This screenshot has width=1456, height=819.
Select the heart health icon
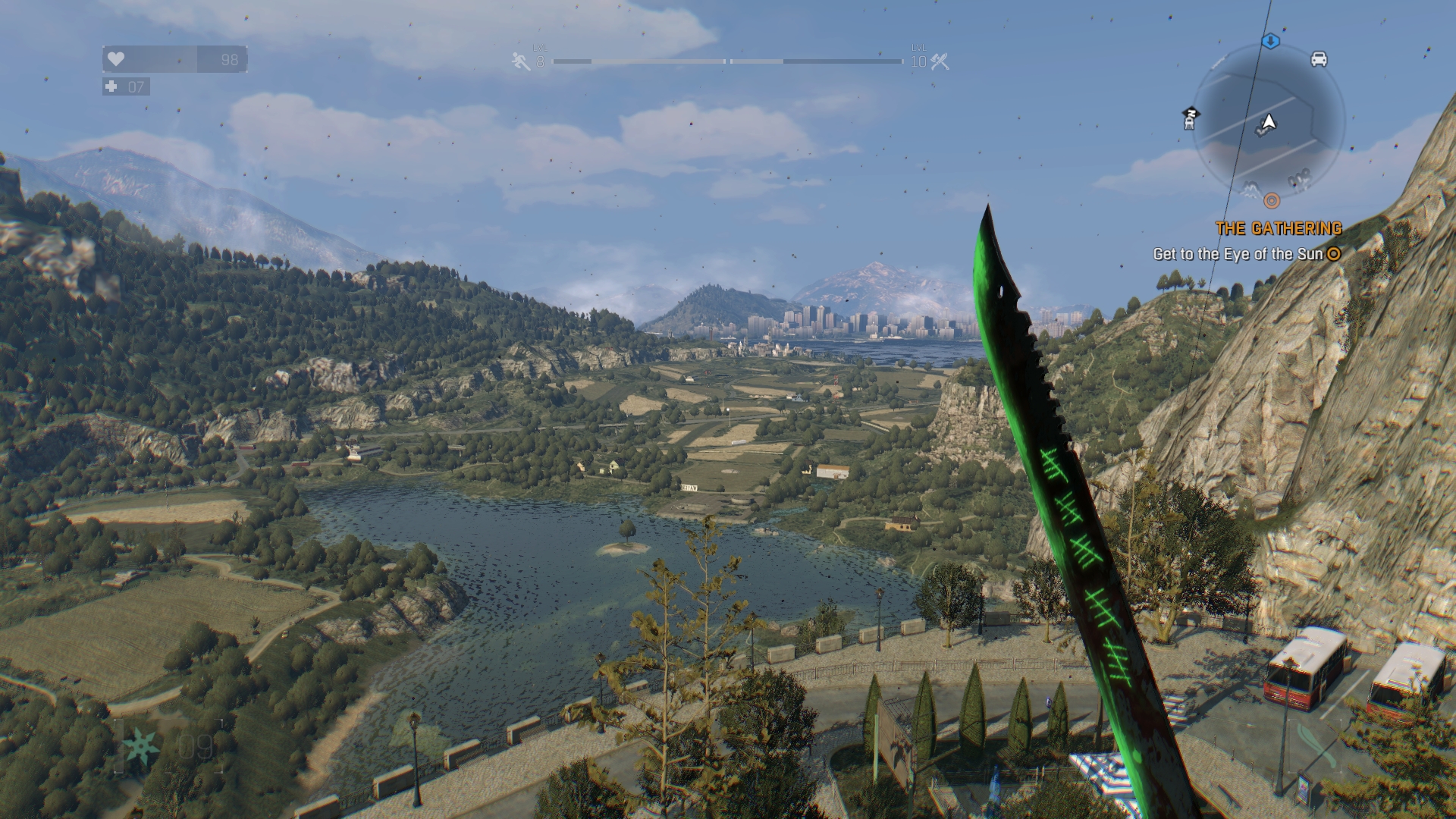115,60
